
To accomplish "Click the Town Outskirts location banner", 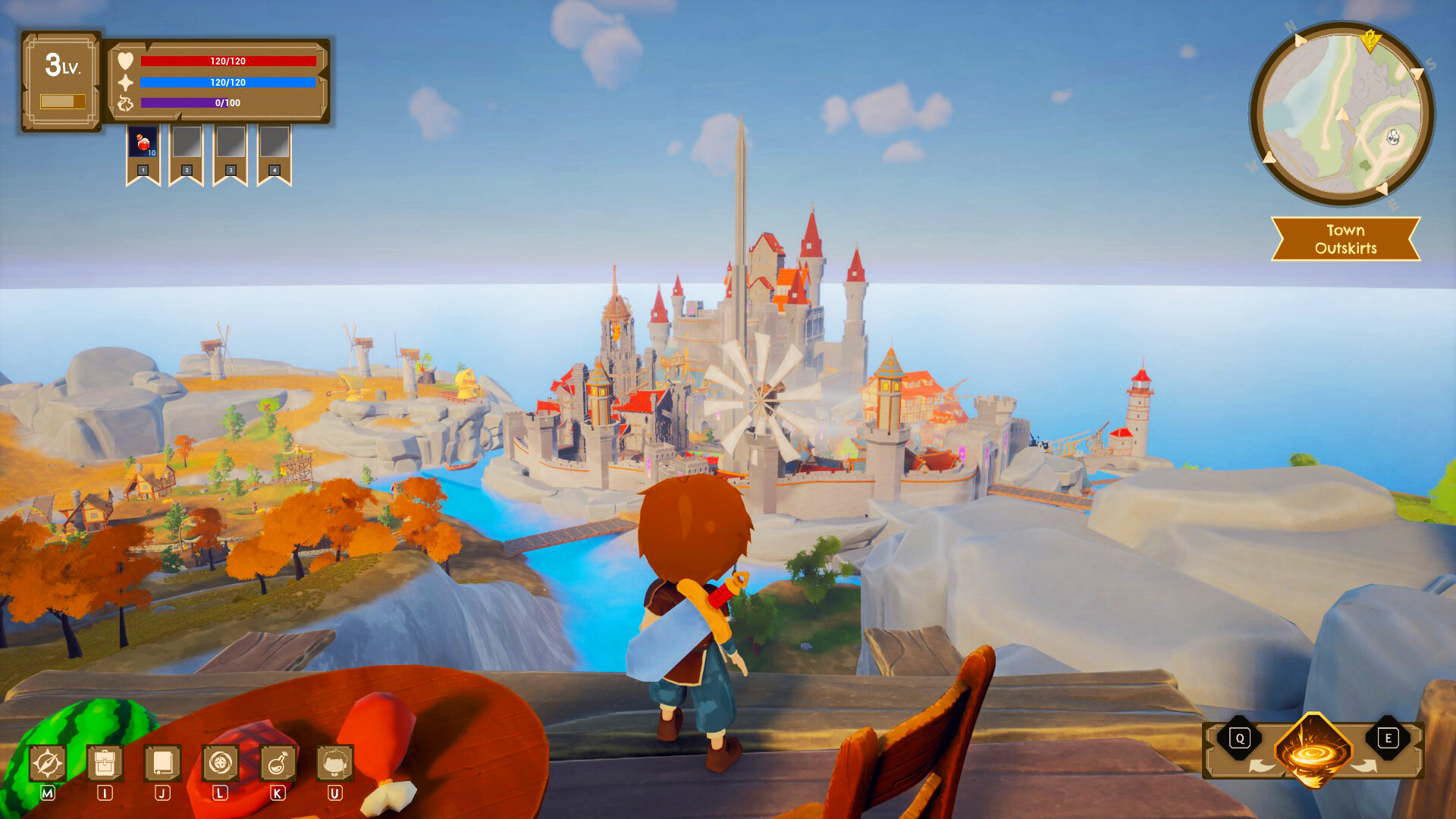I will coord(1345,237).
